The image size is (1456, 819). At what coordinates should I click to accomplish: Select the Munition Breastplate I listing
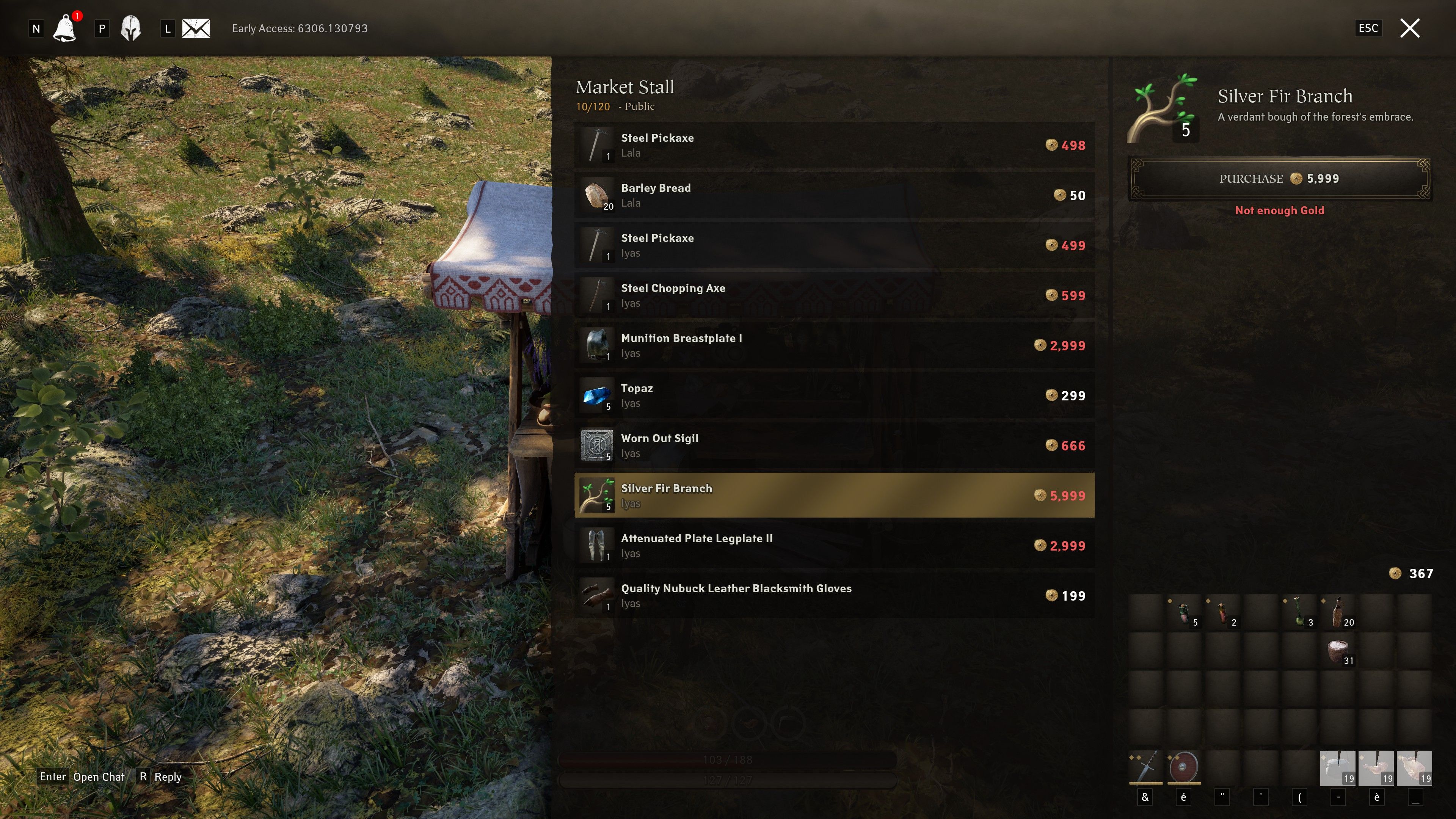834,345
